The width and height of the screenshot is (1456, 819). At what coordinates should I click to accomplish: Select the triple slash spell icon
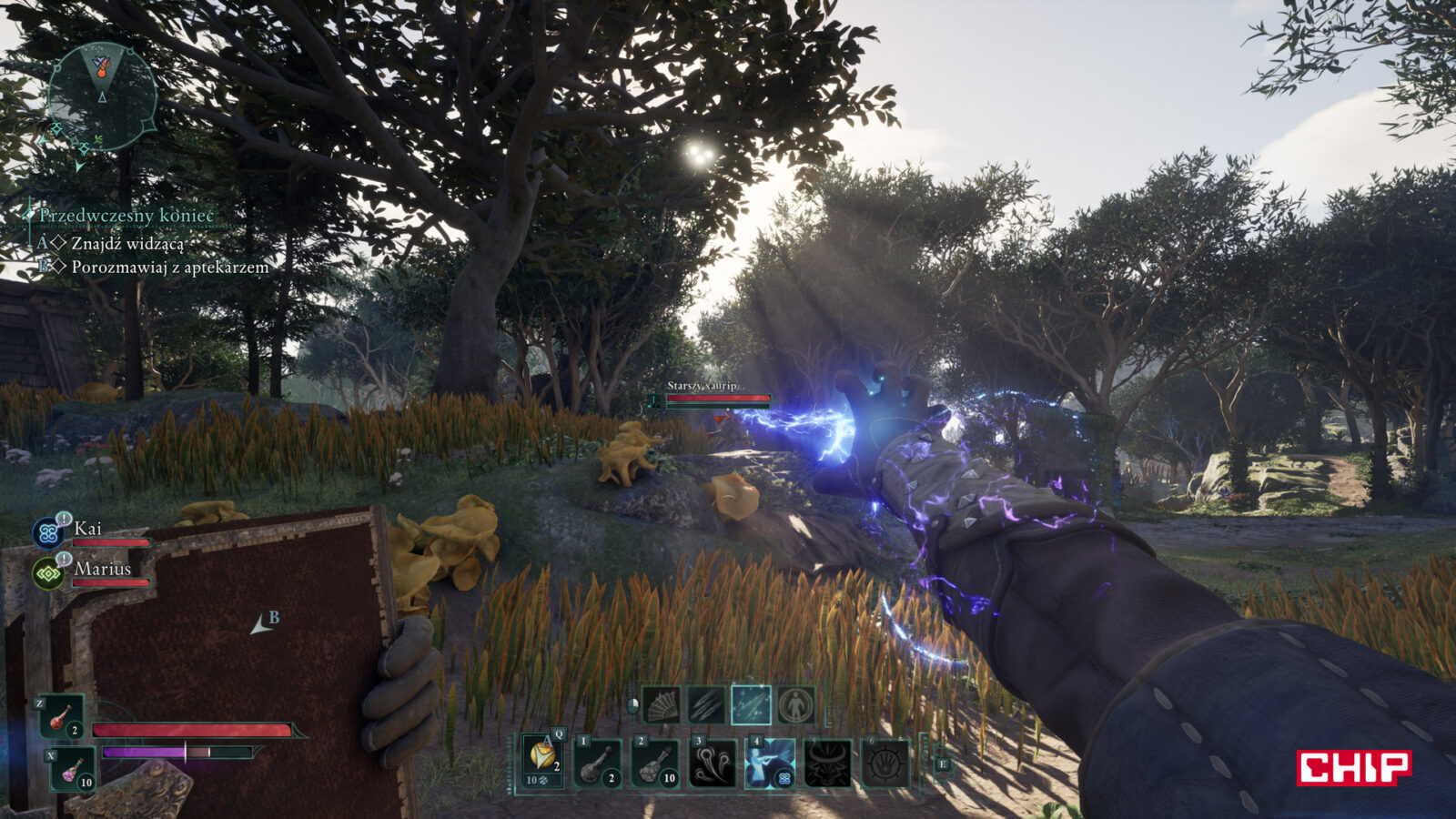[706, 705]
